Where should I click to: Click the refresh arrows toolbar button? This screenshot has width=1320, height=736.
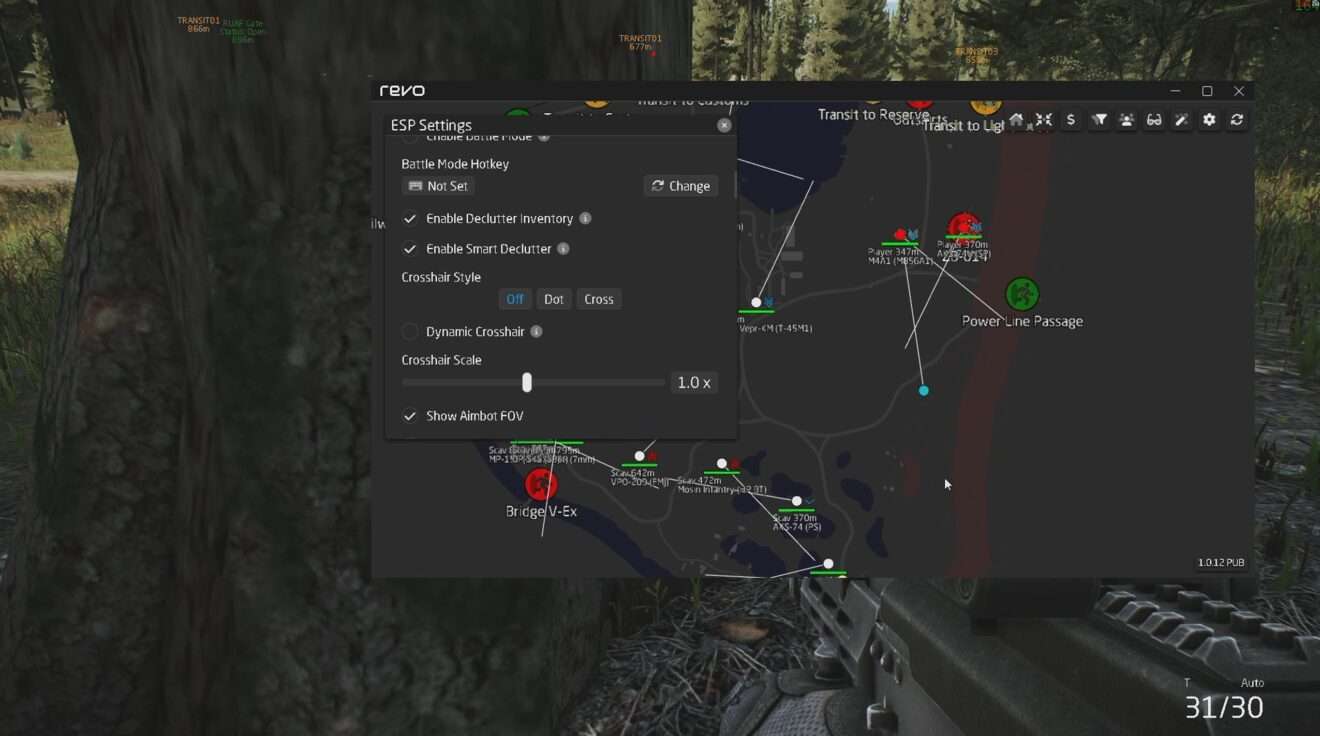(x=1237, y=120)
